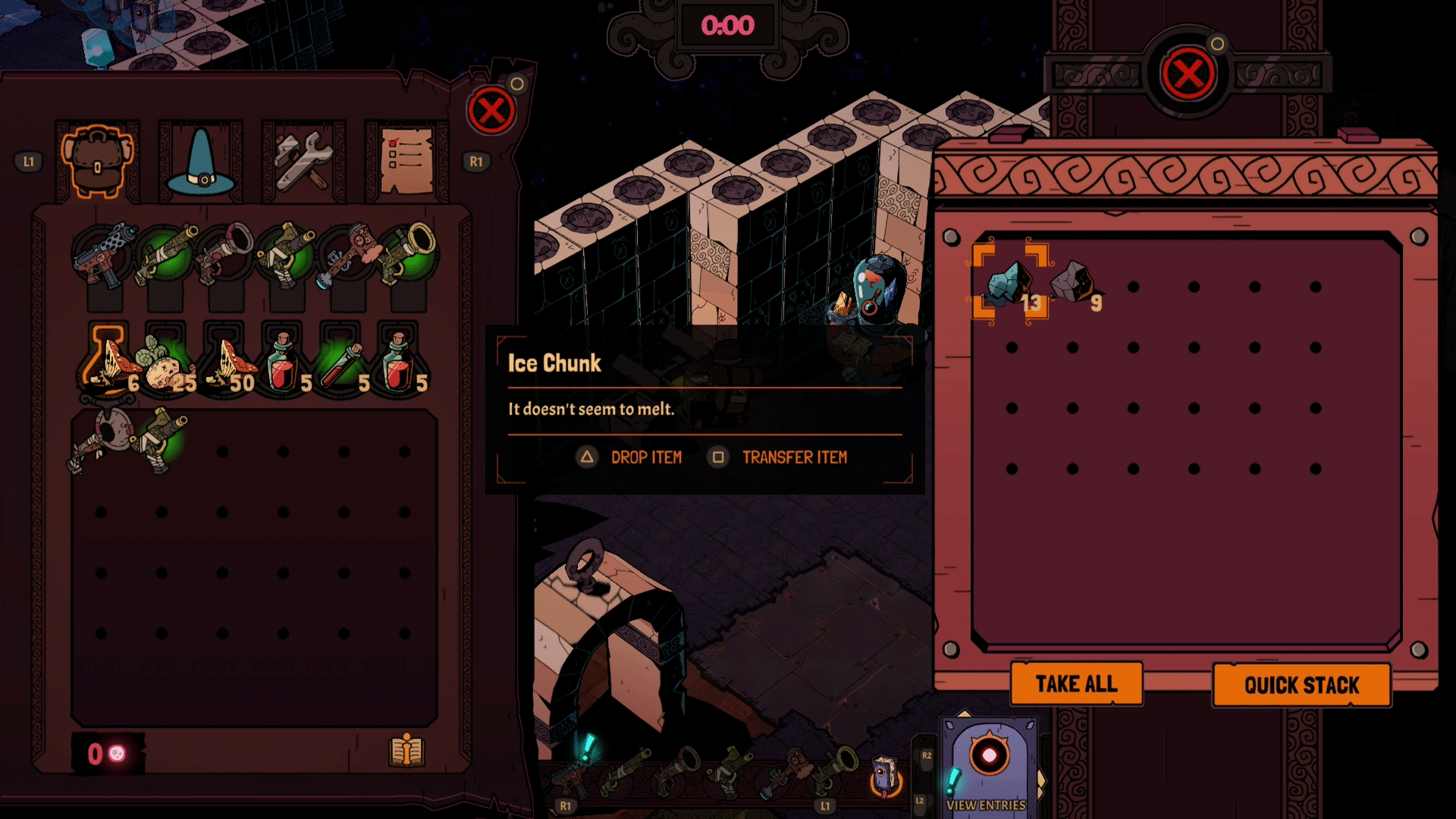The height and width of the screenshot is (819, 1456).
Task: Open the hammer and wrench crafting tab
Action: (x=303, y=161)
